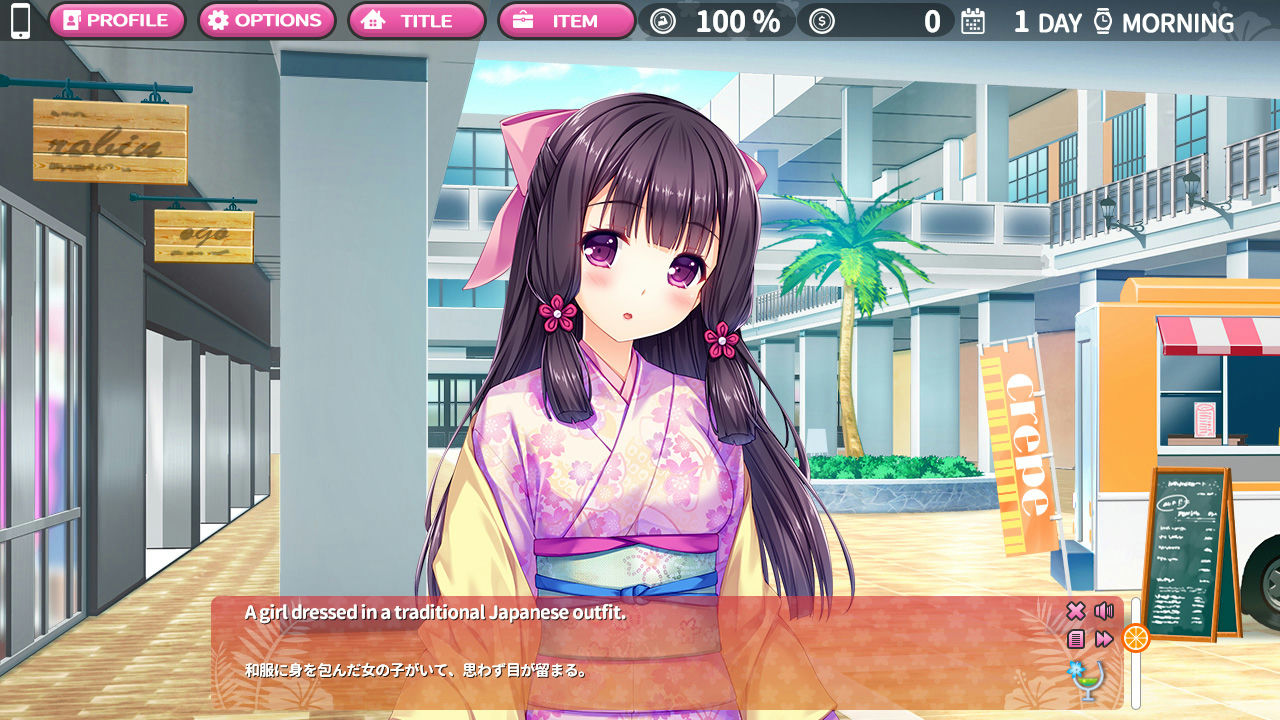This screenshot has height=720, width=1280.
Task: Mute voice using the speaker icon
Action: 1102,610
